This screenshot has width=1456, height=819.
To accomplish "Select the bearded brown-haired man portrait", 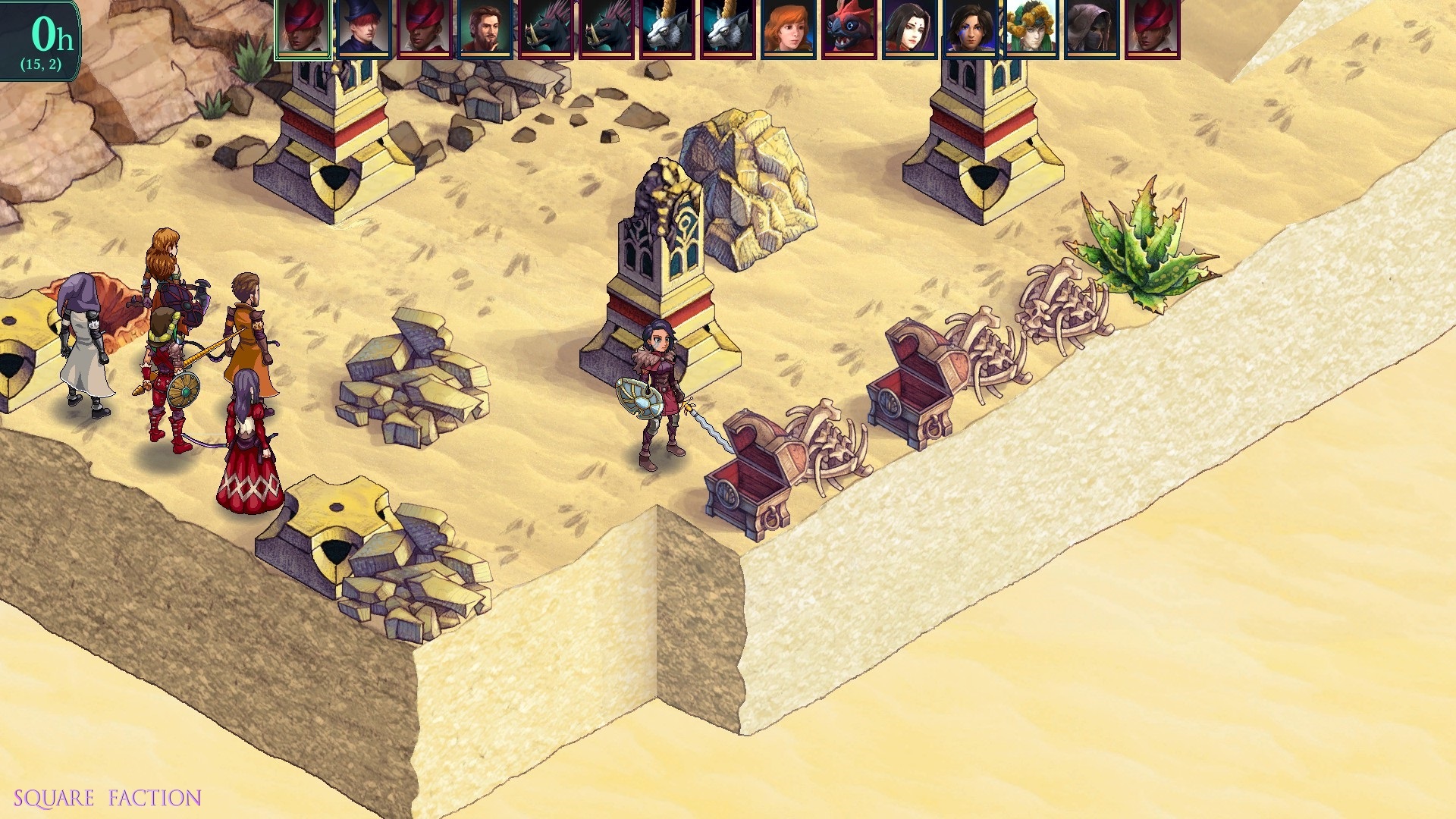I will click(x=485, y=28).
